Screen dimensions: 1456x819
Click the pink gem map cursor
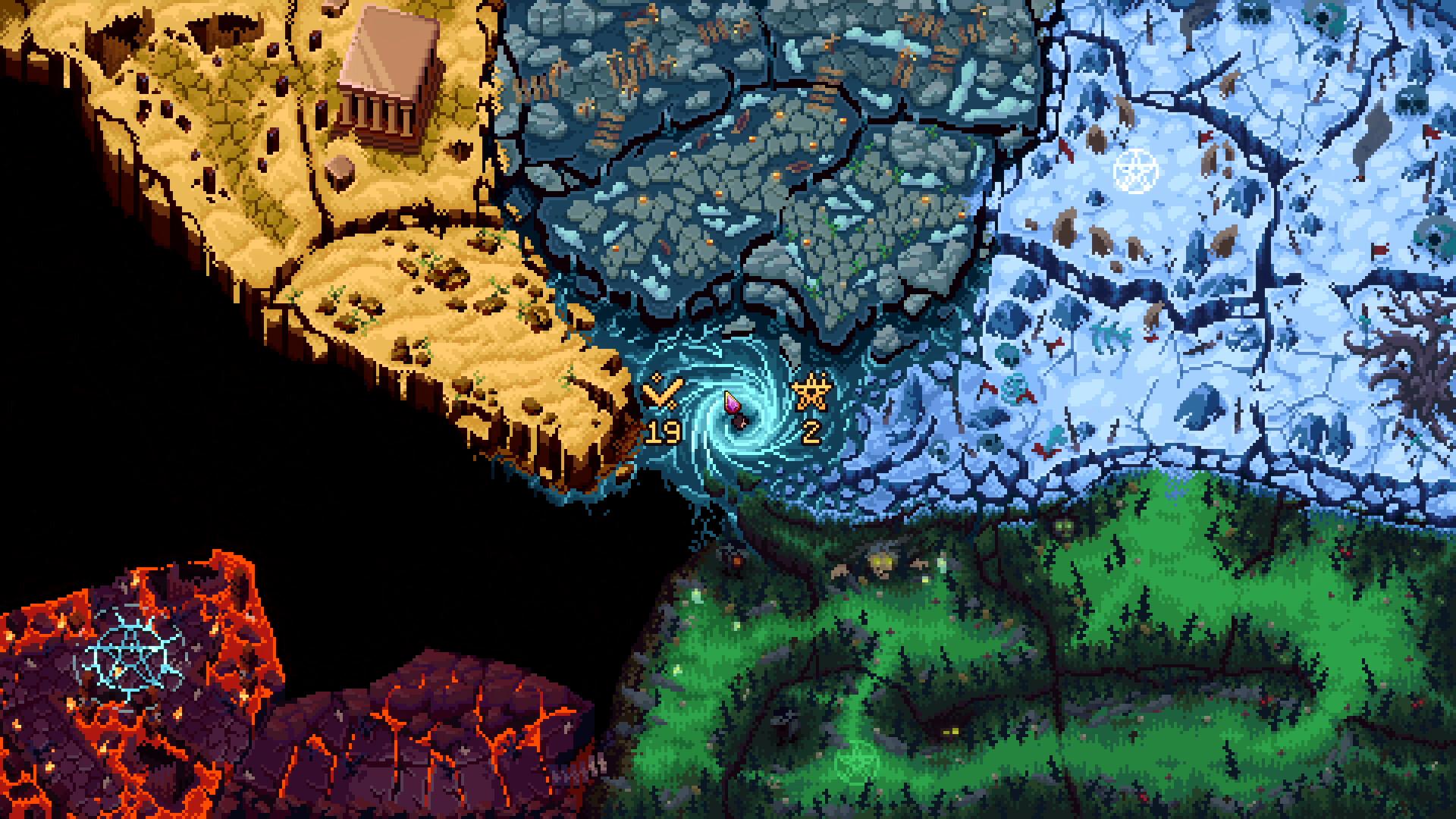(x=731, y=402)
